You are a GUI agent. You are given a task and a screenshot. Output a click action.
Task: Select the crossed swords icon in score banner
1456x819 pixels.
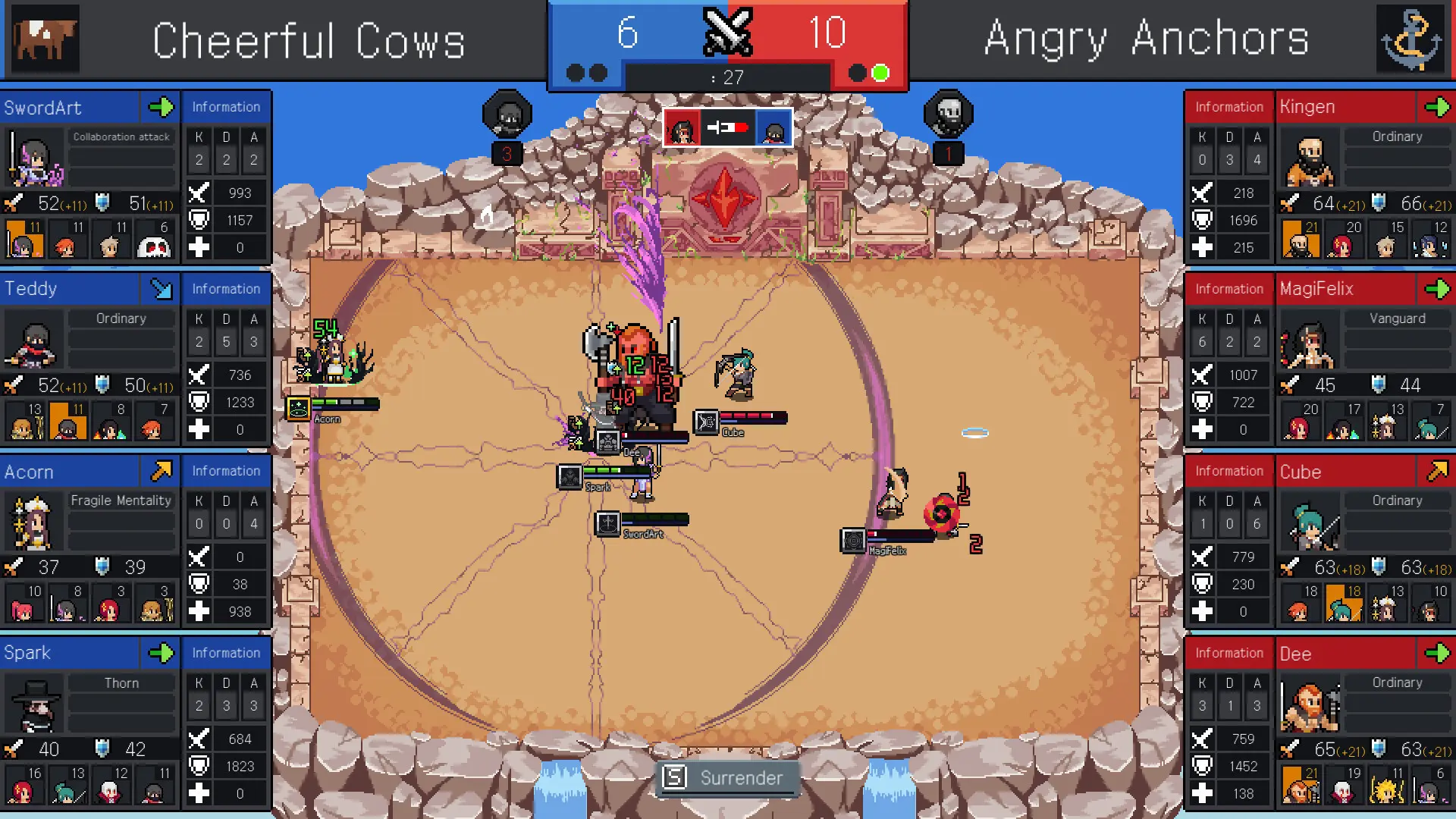coord(728,33)
